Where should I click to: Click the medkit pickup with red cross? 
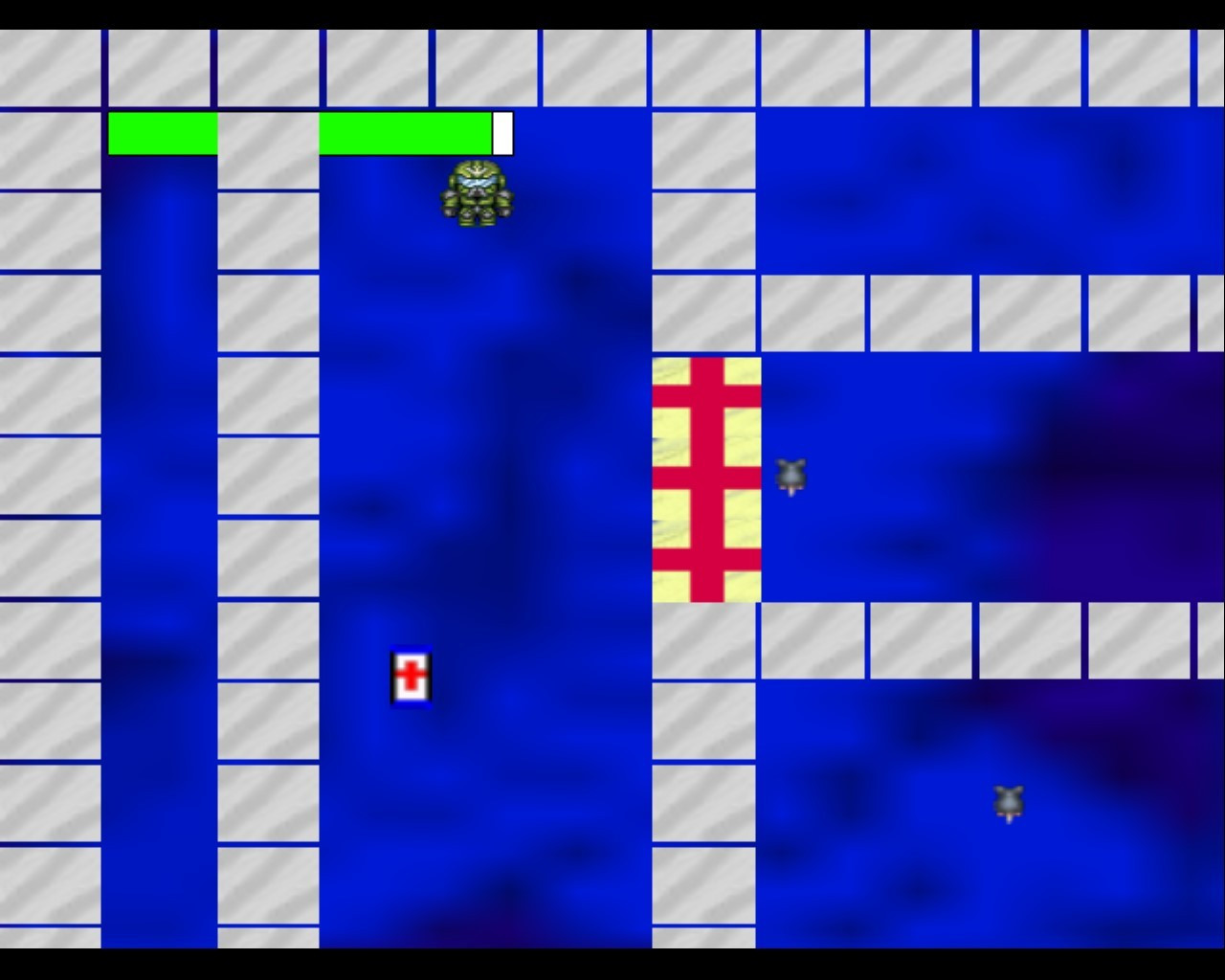tap(412, 677)
